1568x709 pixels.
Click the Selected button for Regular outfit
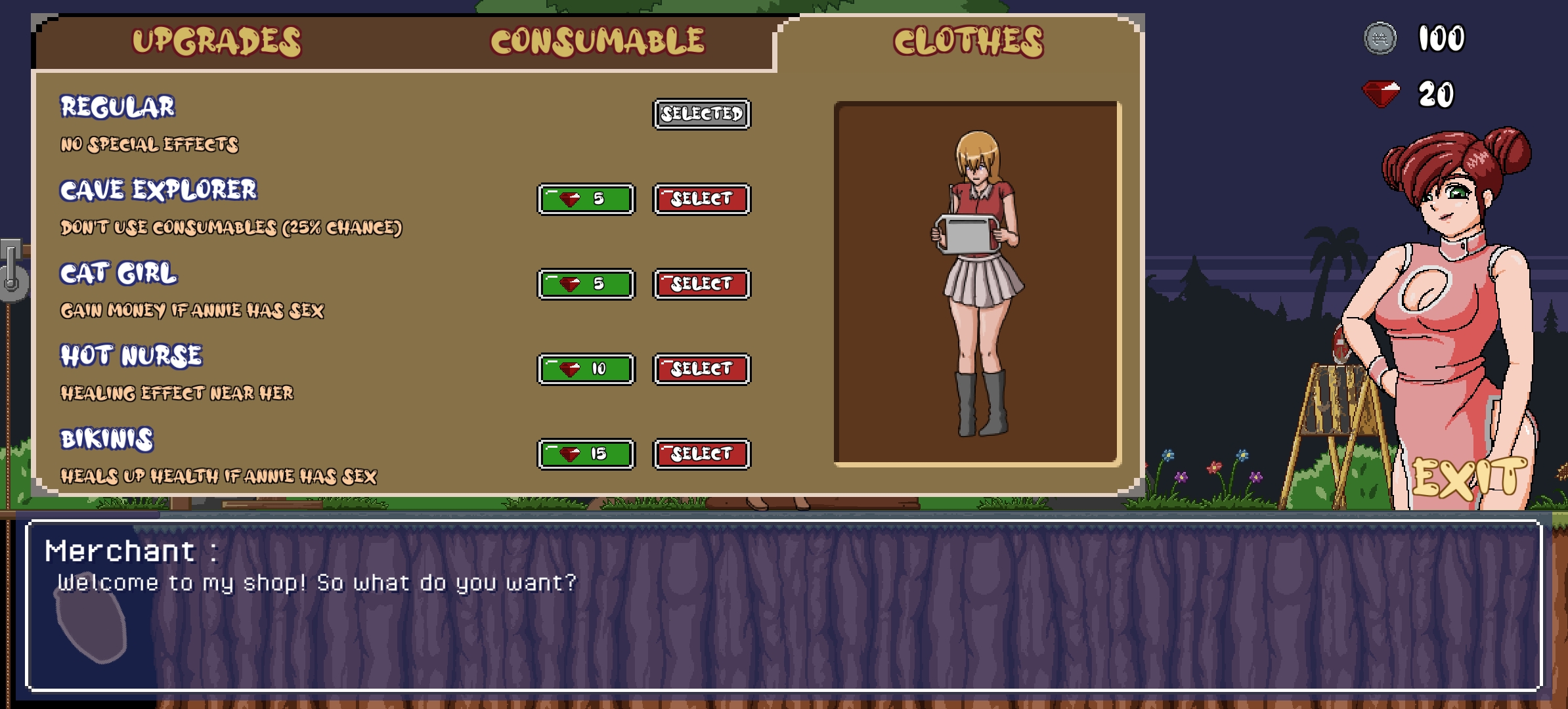(701, 114)
